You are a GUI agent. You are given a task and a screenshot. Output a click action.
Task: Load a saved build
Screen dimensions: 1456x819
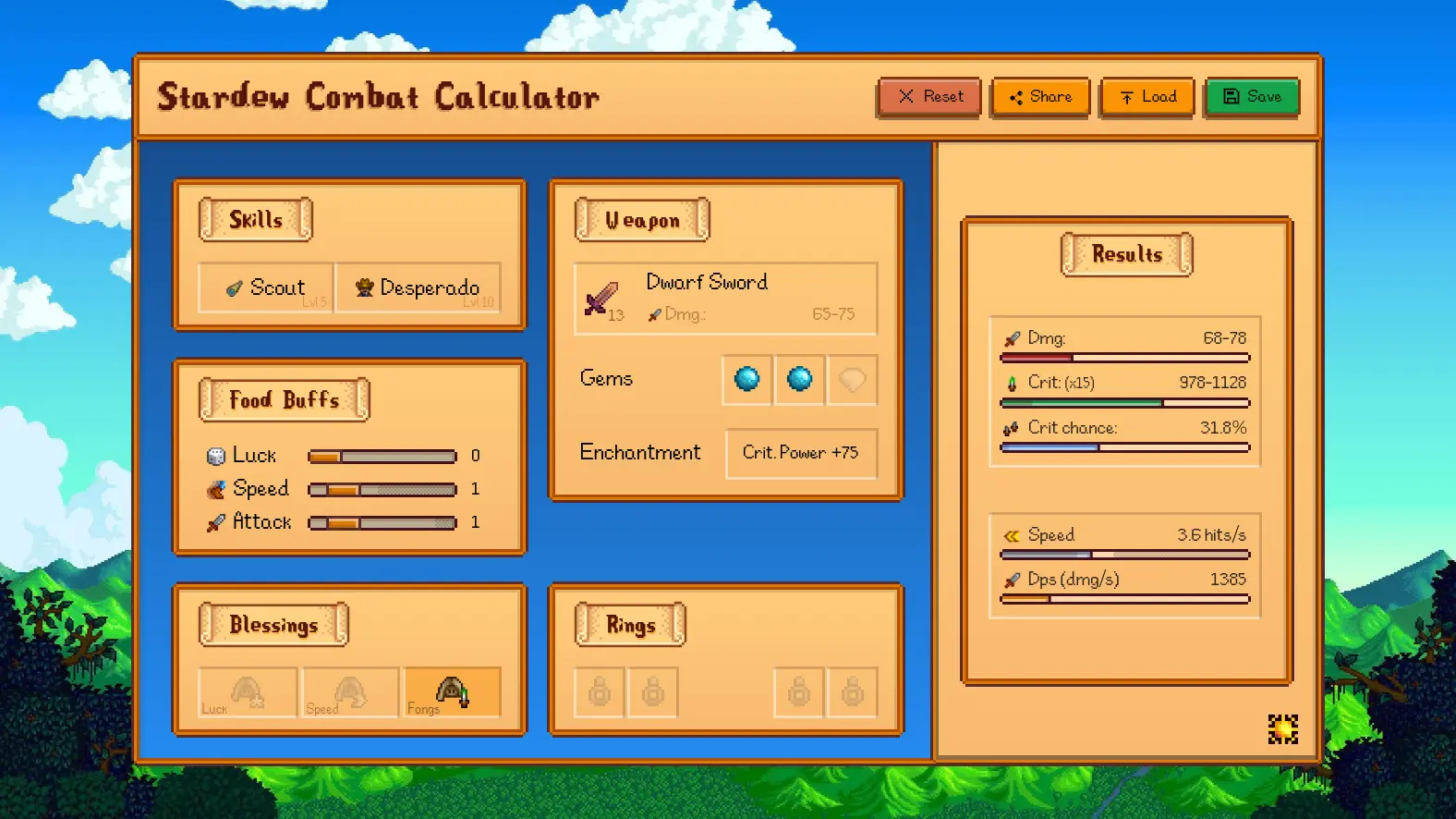coord(1147,97)
